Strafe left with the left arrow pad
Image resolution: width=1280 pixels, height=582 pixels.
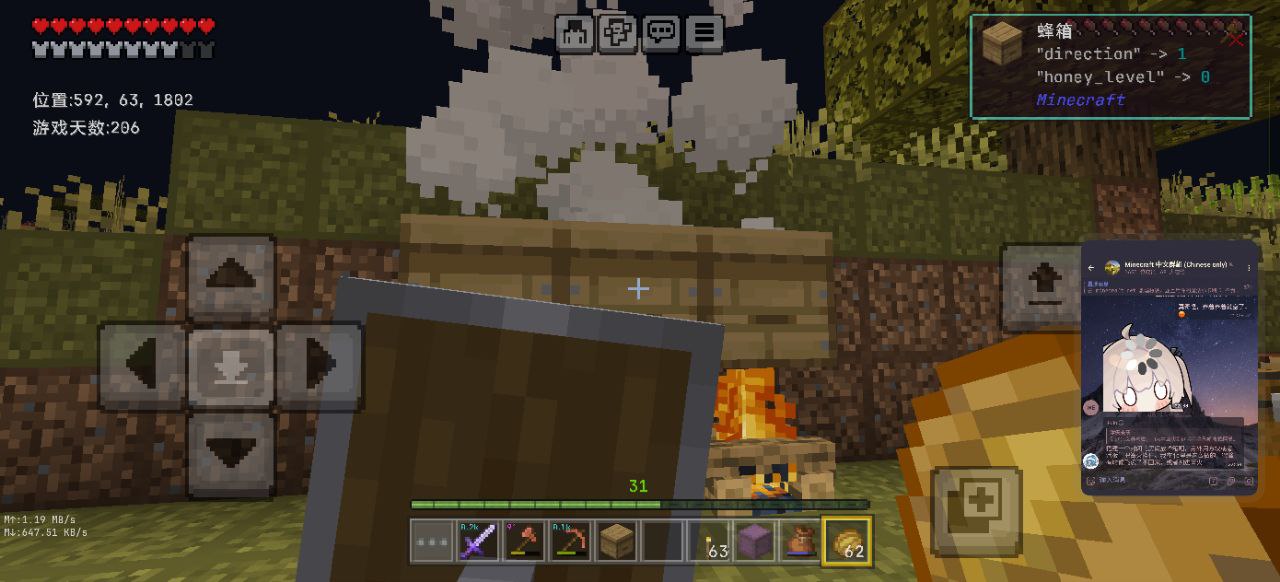[142, 366]
